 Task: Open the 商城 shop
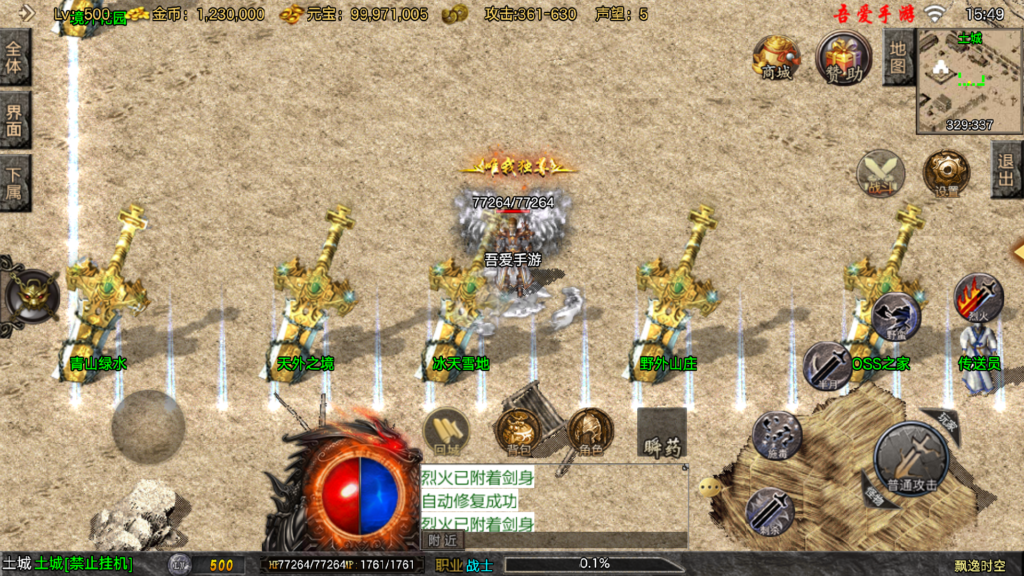[776, 57]
